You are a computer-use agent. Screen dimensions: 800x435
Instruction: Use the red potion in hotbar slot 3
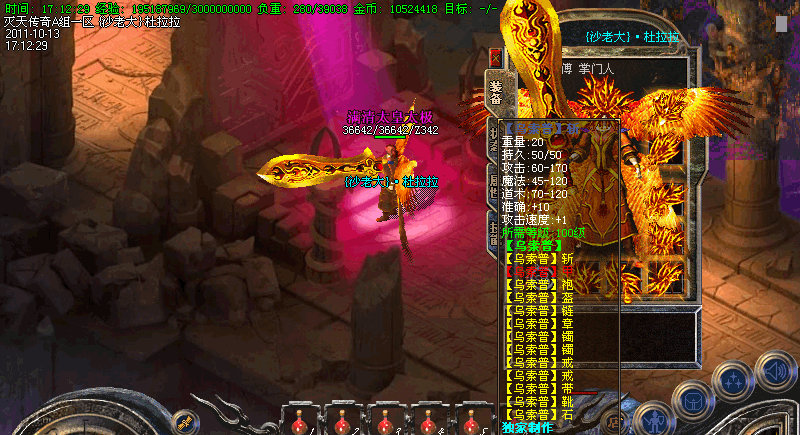click(x=384, y=424)
